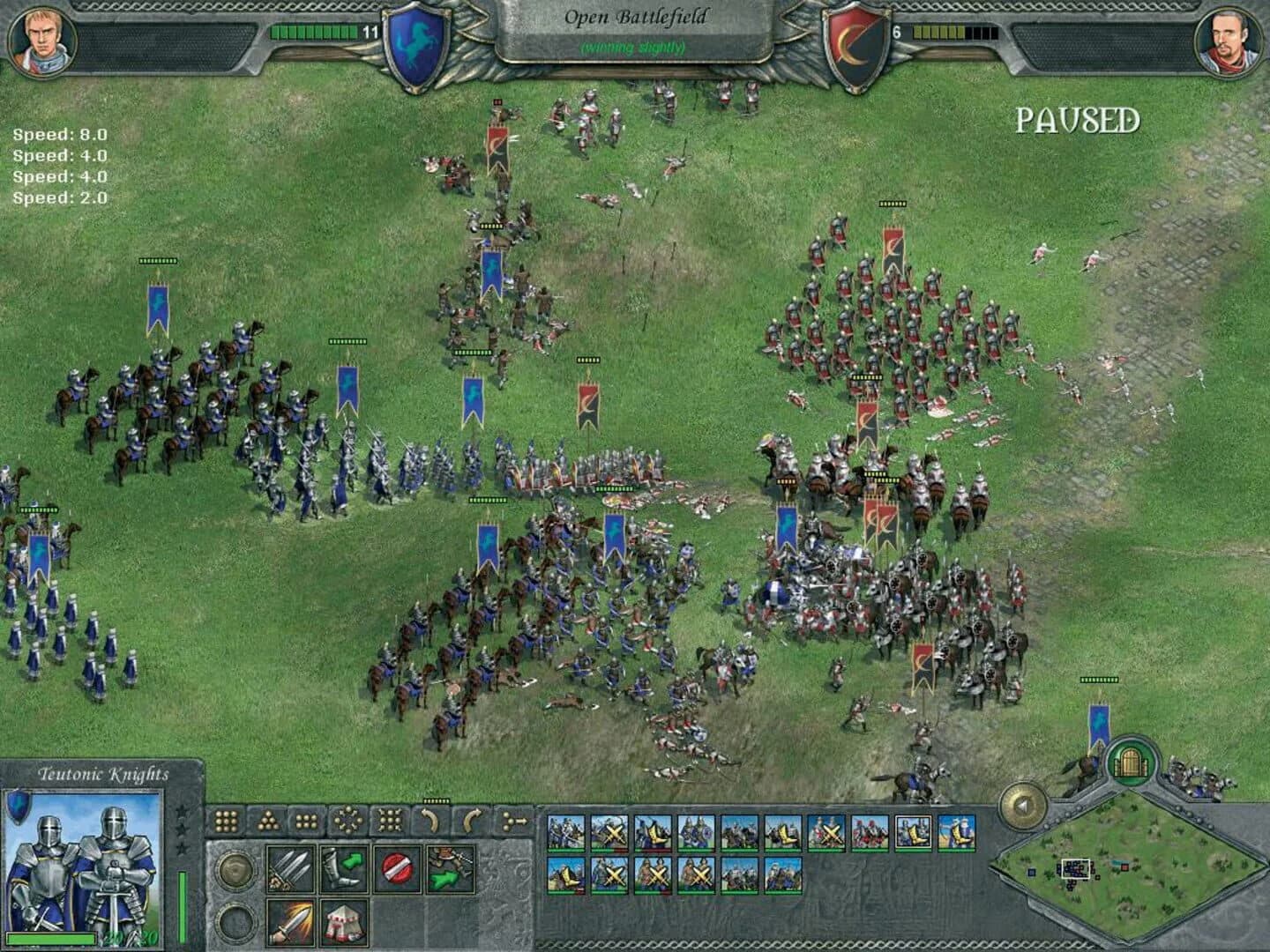The width and height of the screenshot is (1270, 952).
Task: Choose the circle formation icon
Action: point(348,820)
